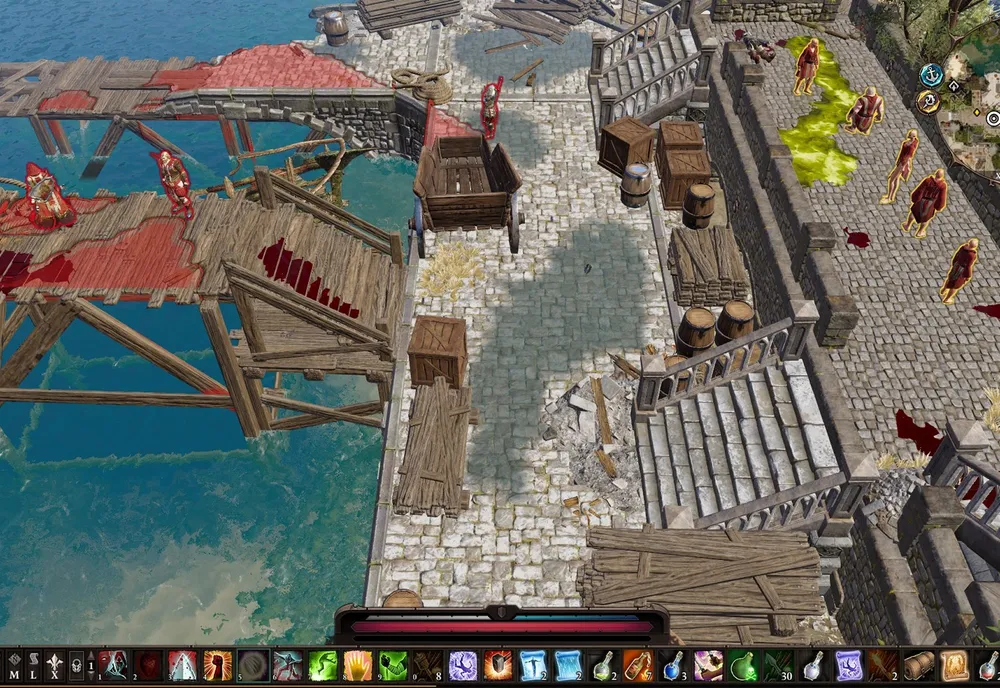This screenshot has width=1000, height=688.
Task: Select the green running figure skill
Action: click(x=323, y=665)
